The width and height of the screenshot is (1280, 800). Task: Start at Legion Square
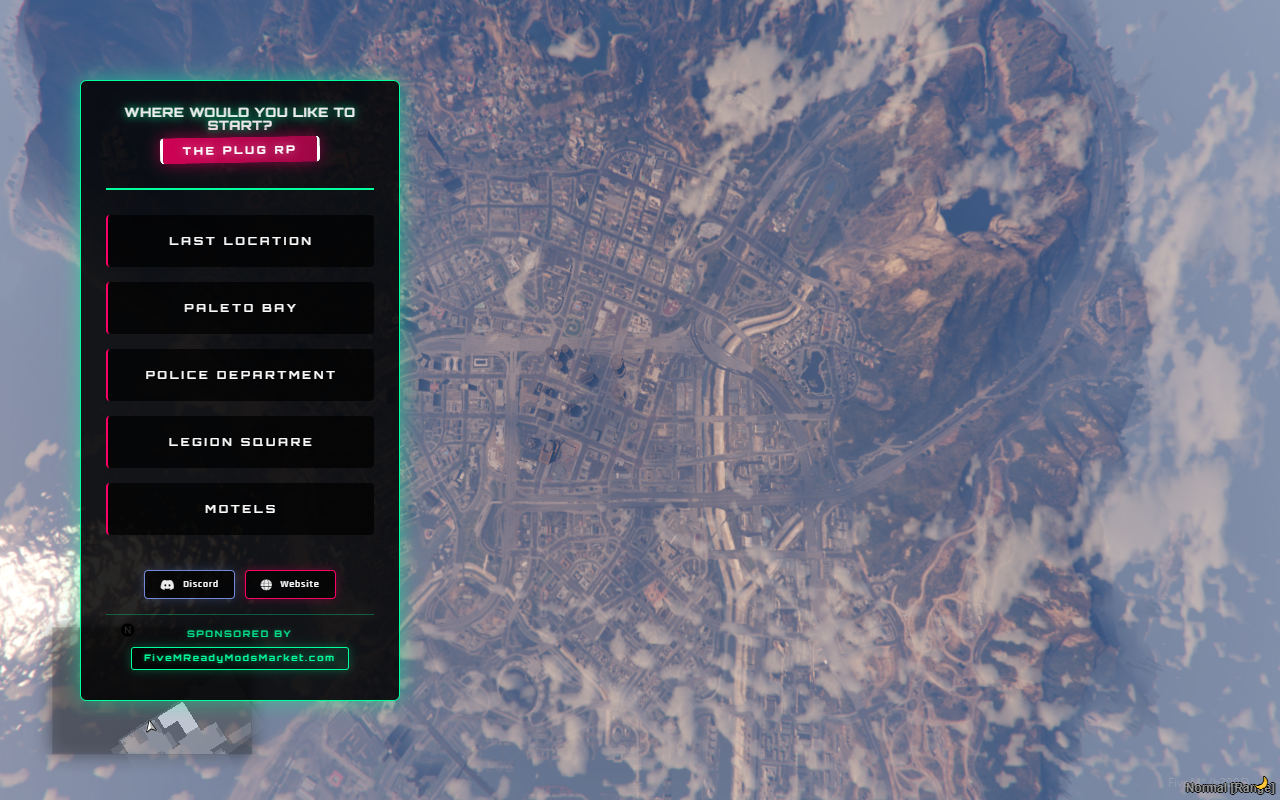coord(240,442)
